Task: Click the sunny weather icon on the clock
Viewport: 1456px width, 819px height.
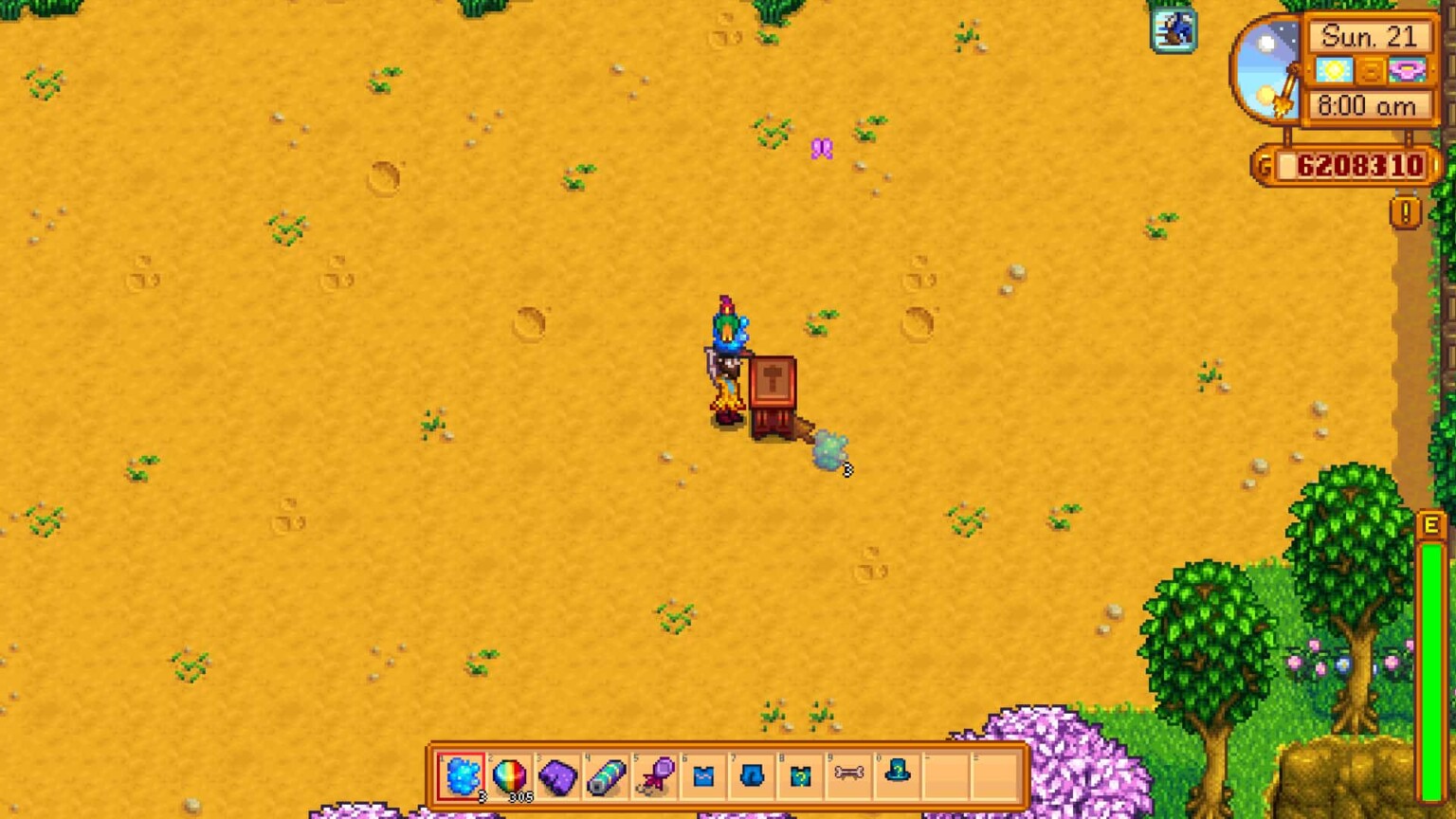Action: pyautogui.click(x=1332, y=69)
